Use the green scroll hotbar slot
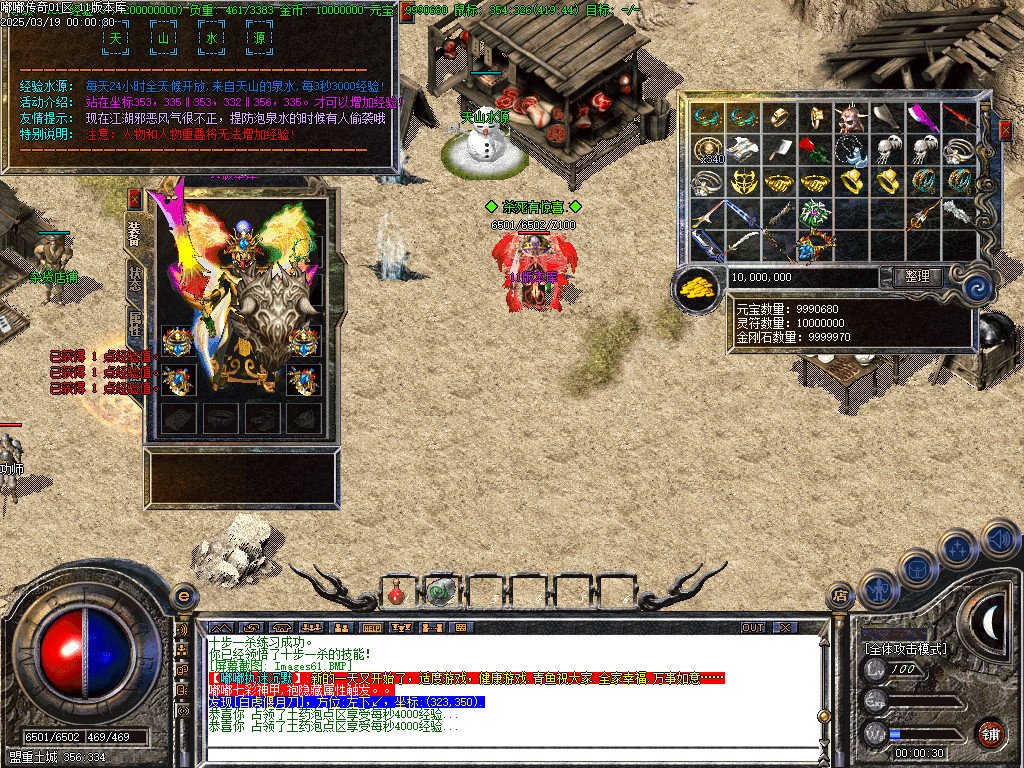1024x768 pixels. (x=439, y=592)
